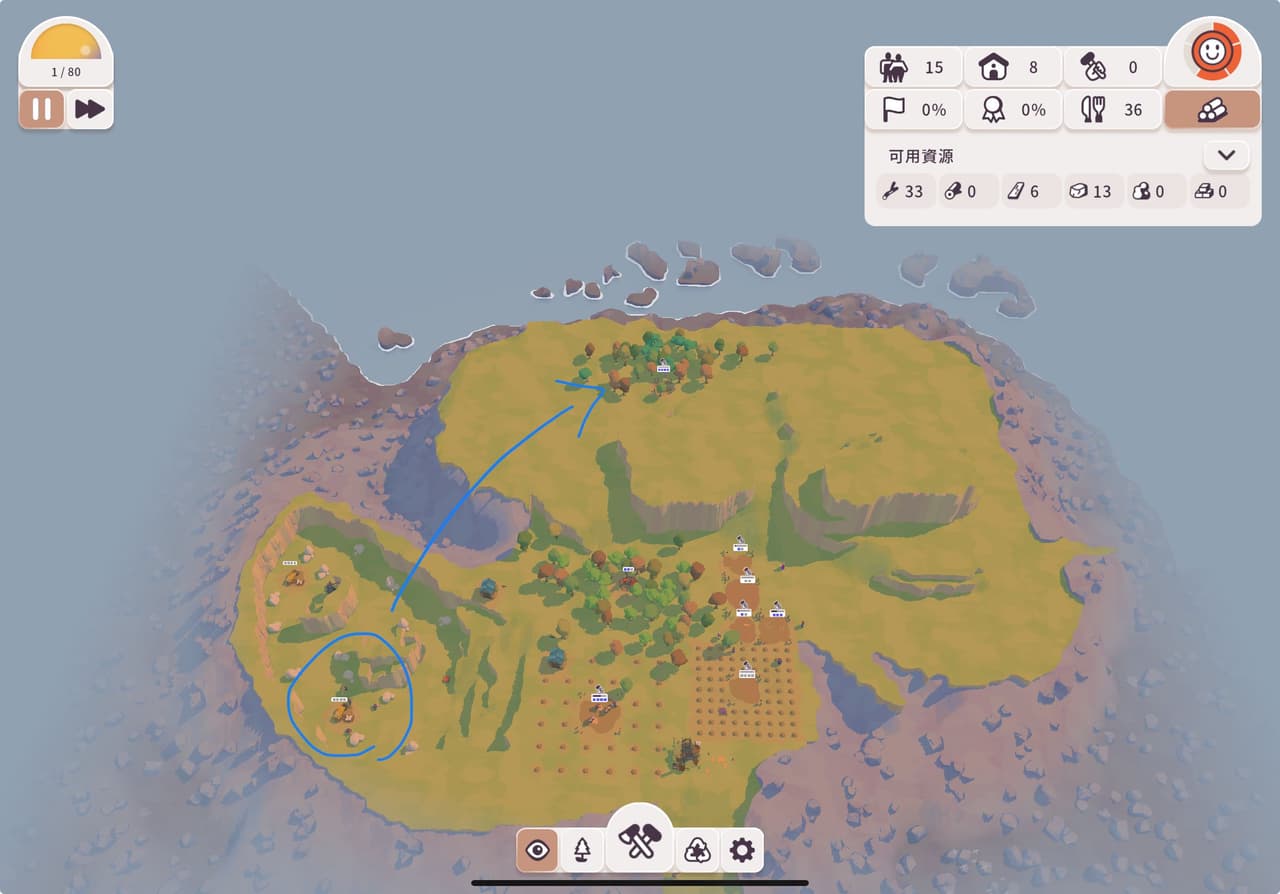The image size is (1280, 894).
Task: Select the eye view mode button
Action: click(538, 851)
